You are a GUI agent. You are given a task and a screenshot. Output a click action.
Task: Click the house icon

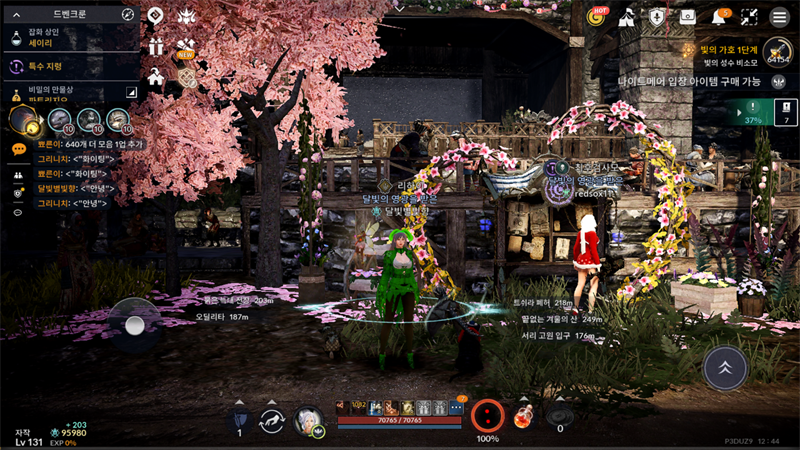point(156,76)
